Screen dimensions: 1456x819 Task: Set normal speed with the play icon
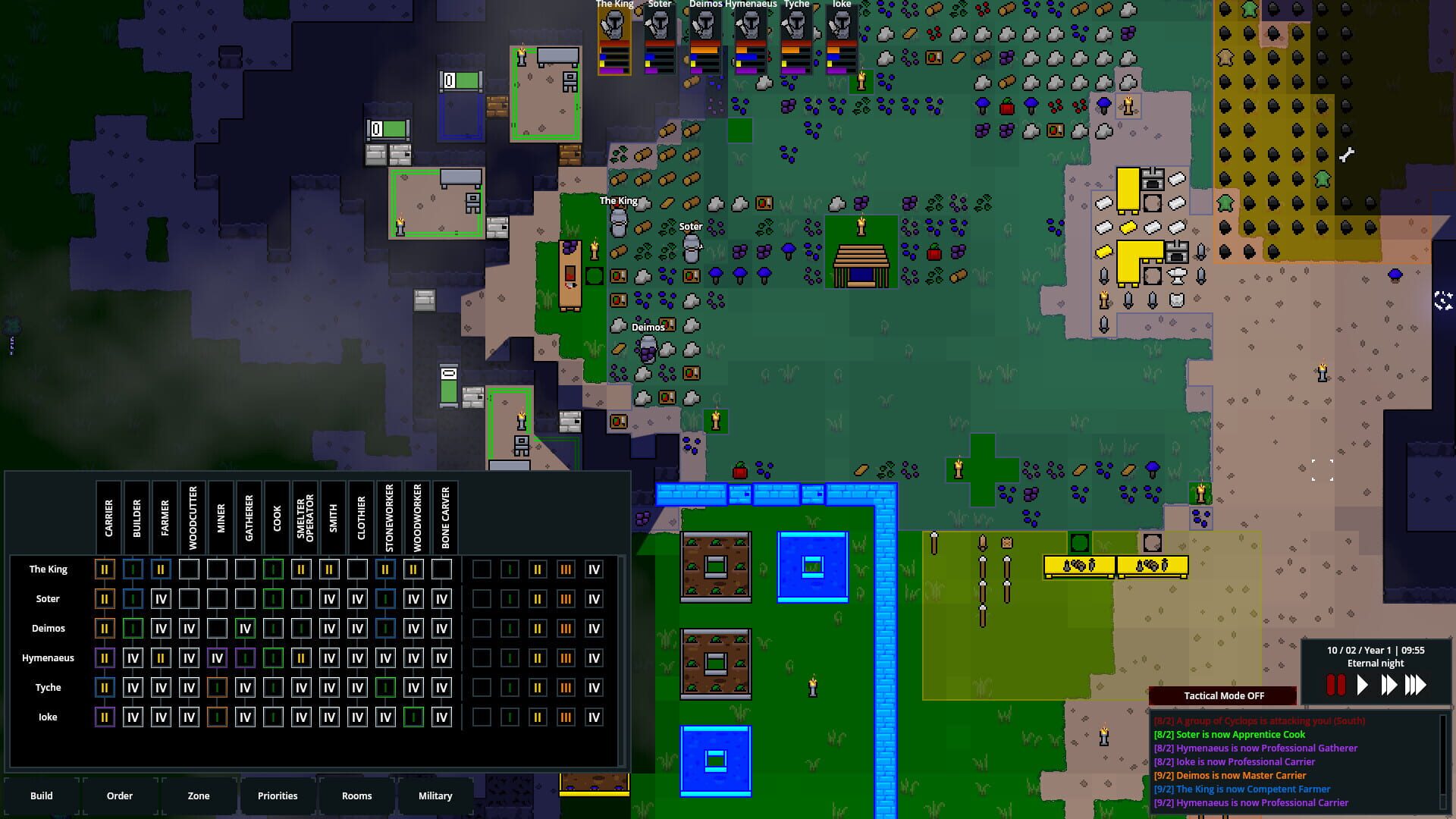pyautogui.click(x=1362, y=685)
